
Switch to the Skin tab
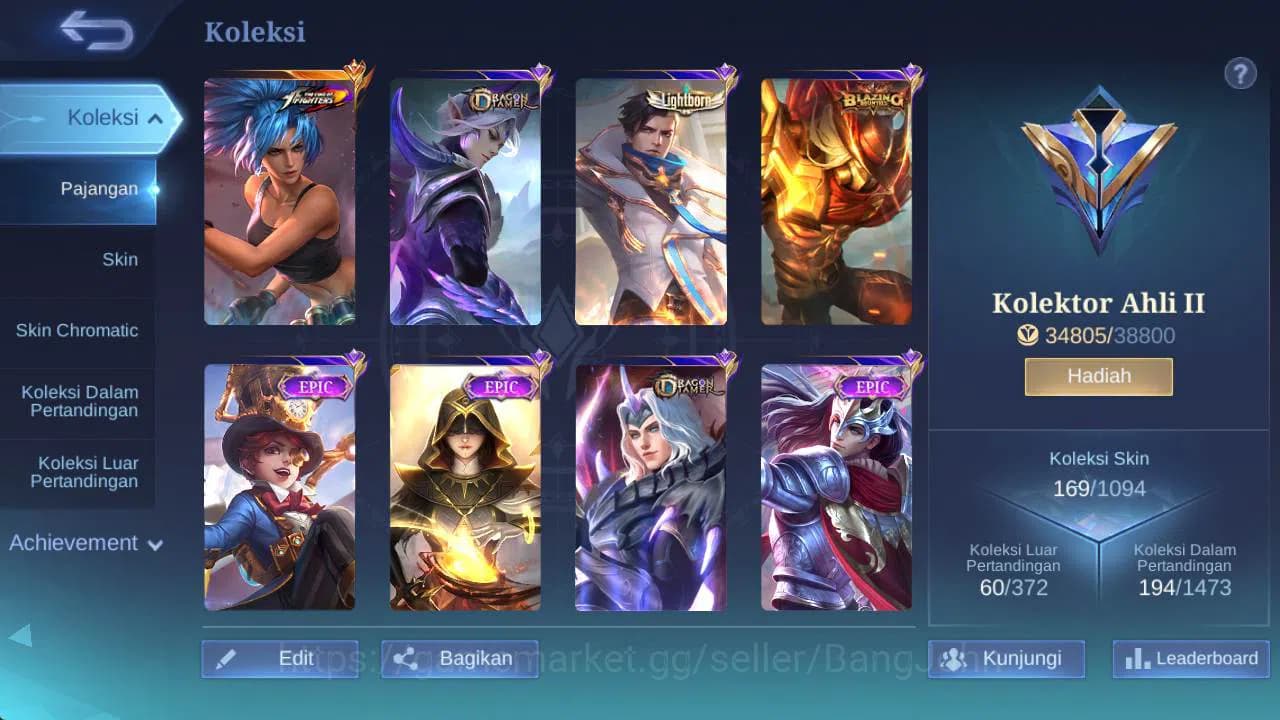(120, 259)
